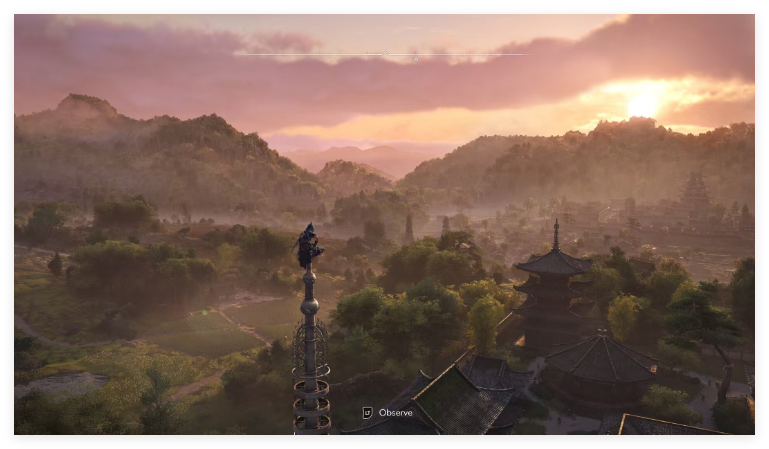Screen dimensions: 769x449
Task: Select the horizontal compass bar
Action: click(380, 54)
